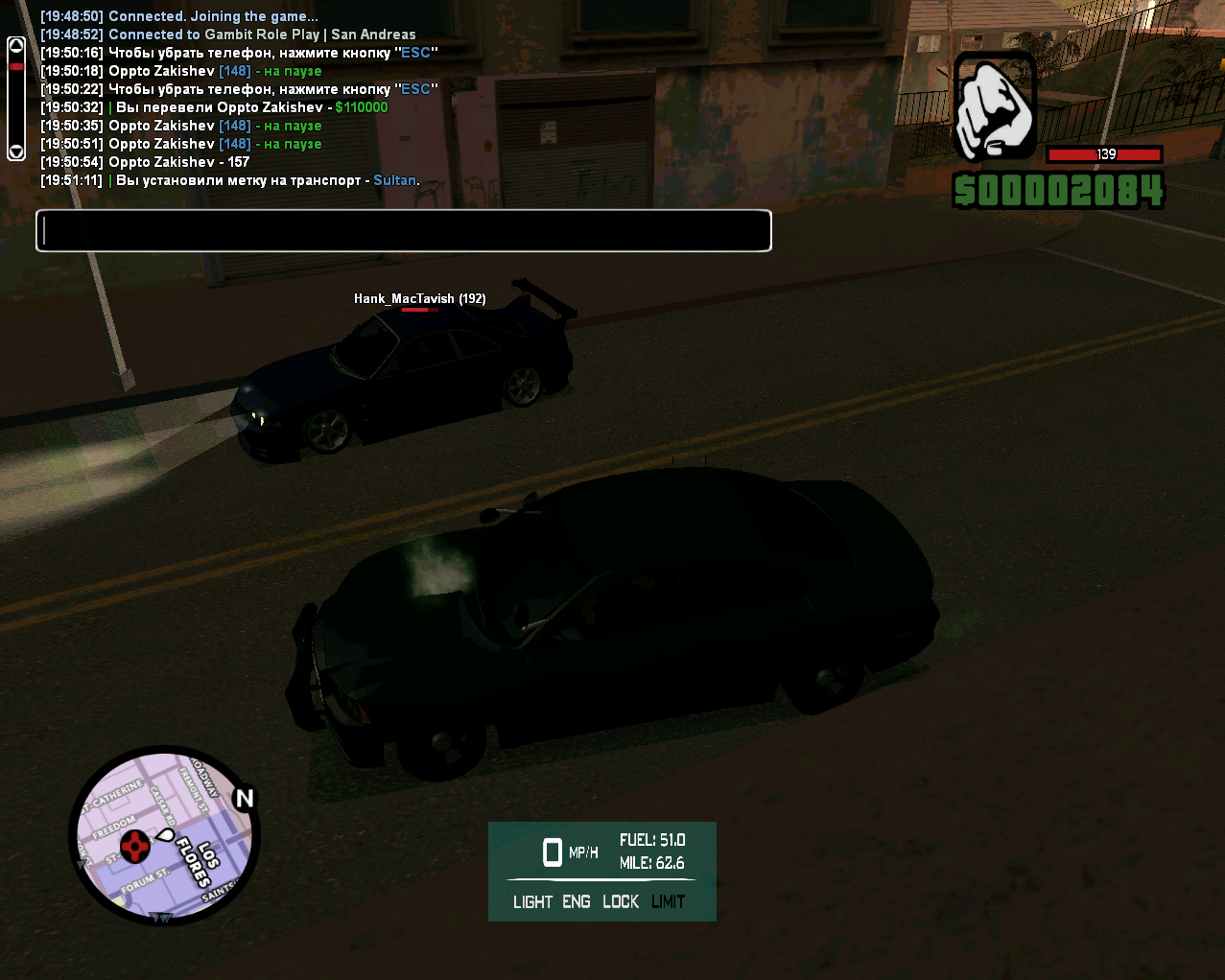Toggle the LIMIT speed limiter indicator
The height and width of the screenshot is (980, 1225).
click(668, 901)
